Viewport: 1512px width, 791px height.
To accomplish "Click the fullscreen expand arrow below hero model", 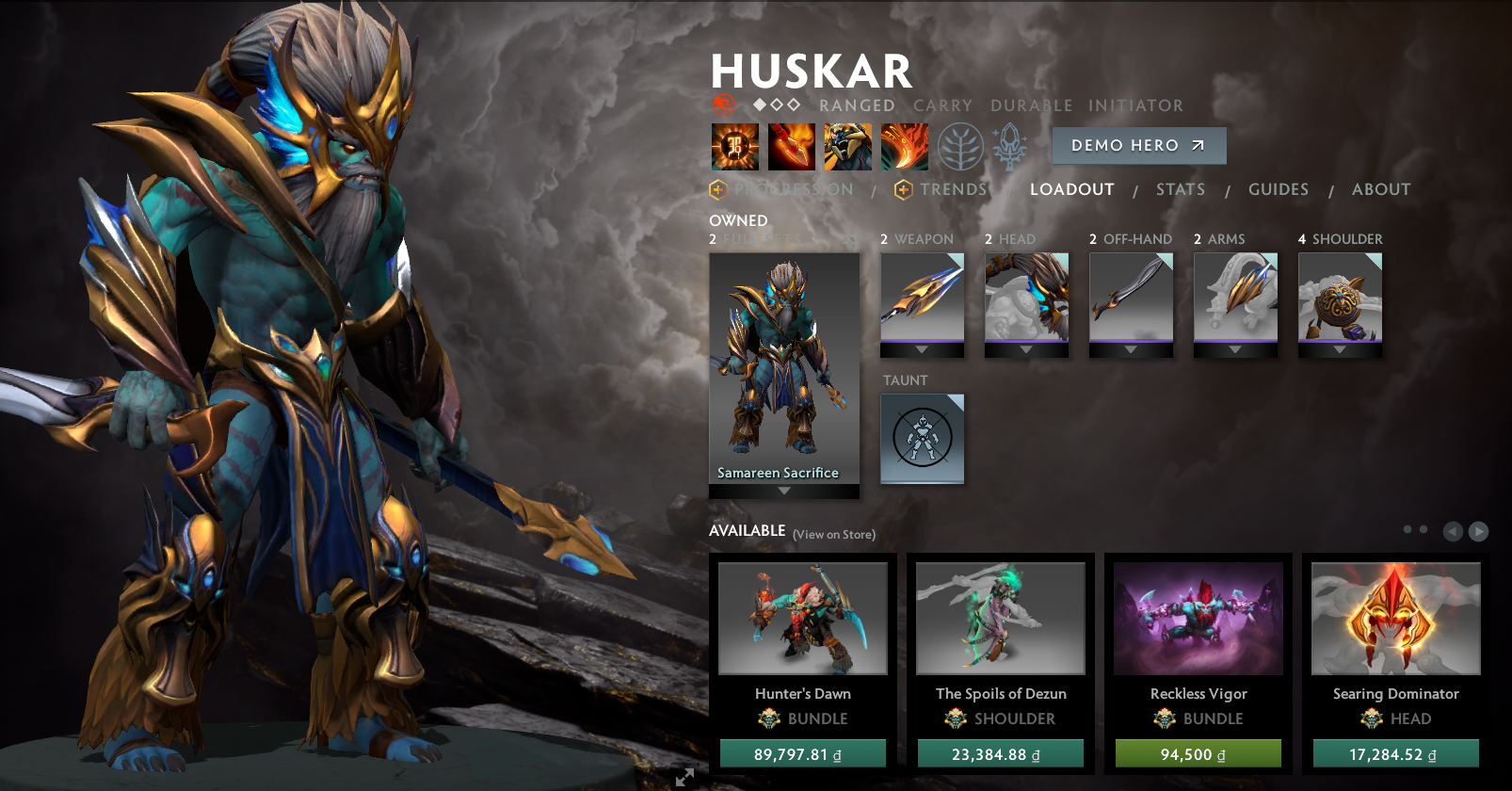I will pyautogui.click(x=684, y=778).
